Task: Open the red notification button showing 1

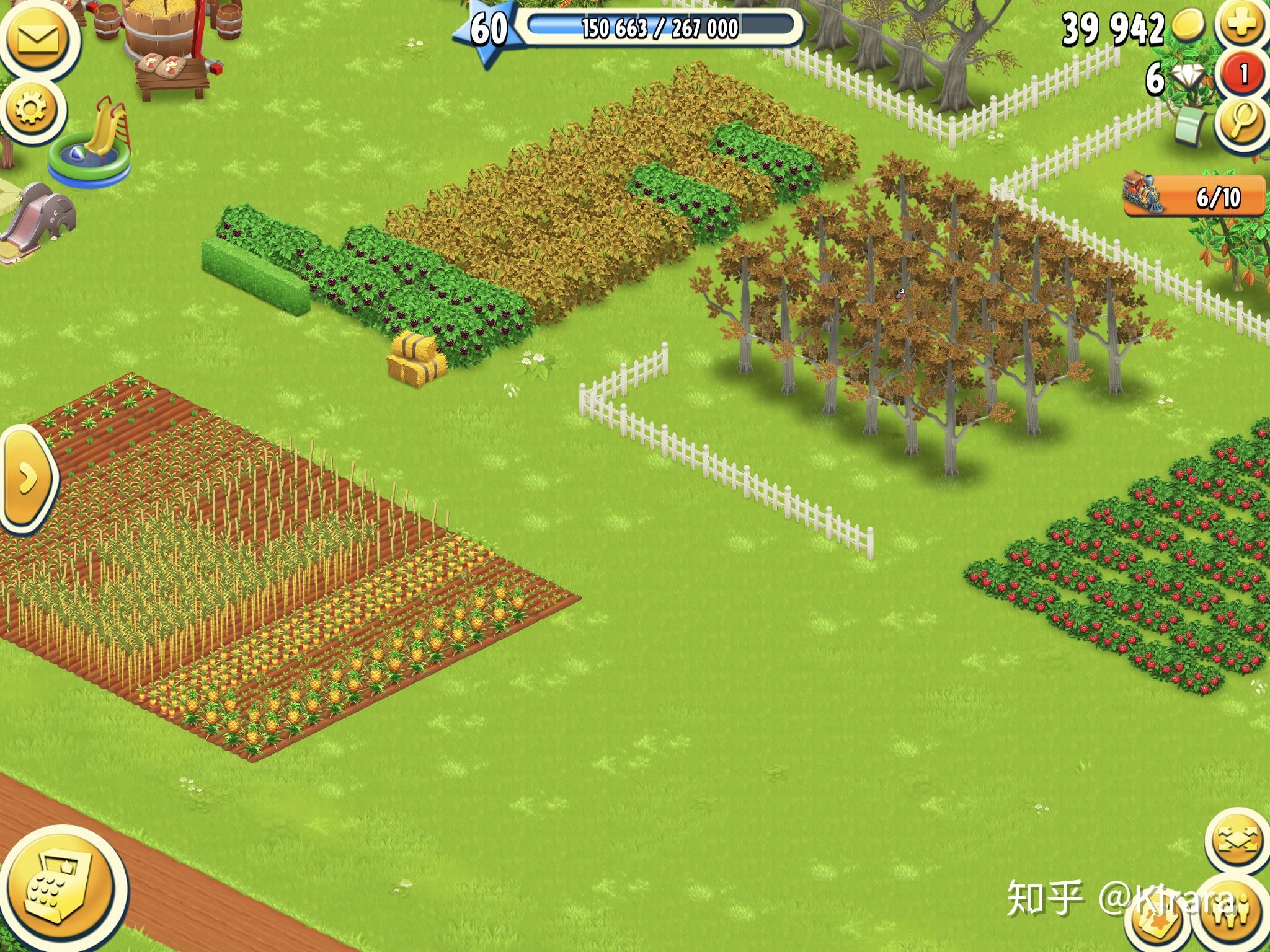Action: click(1243, 75)
